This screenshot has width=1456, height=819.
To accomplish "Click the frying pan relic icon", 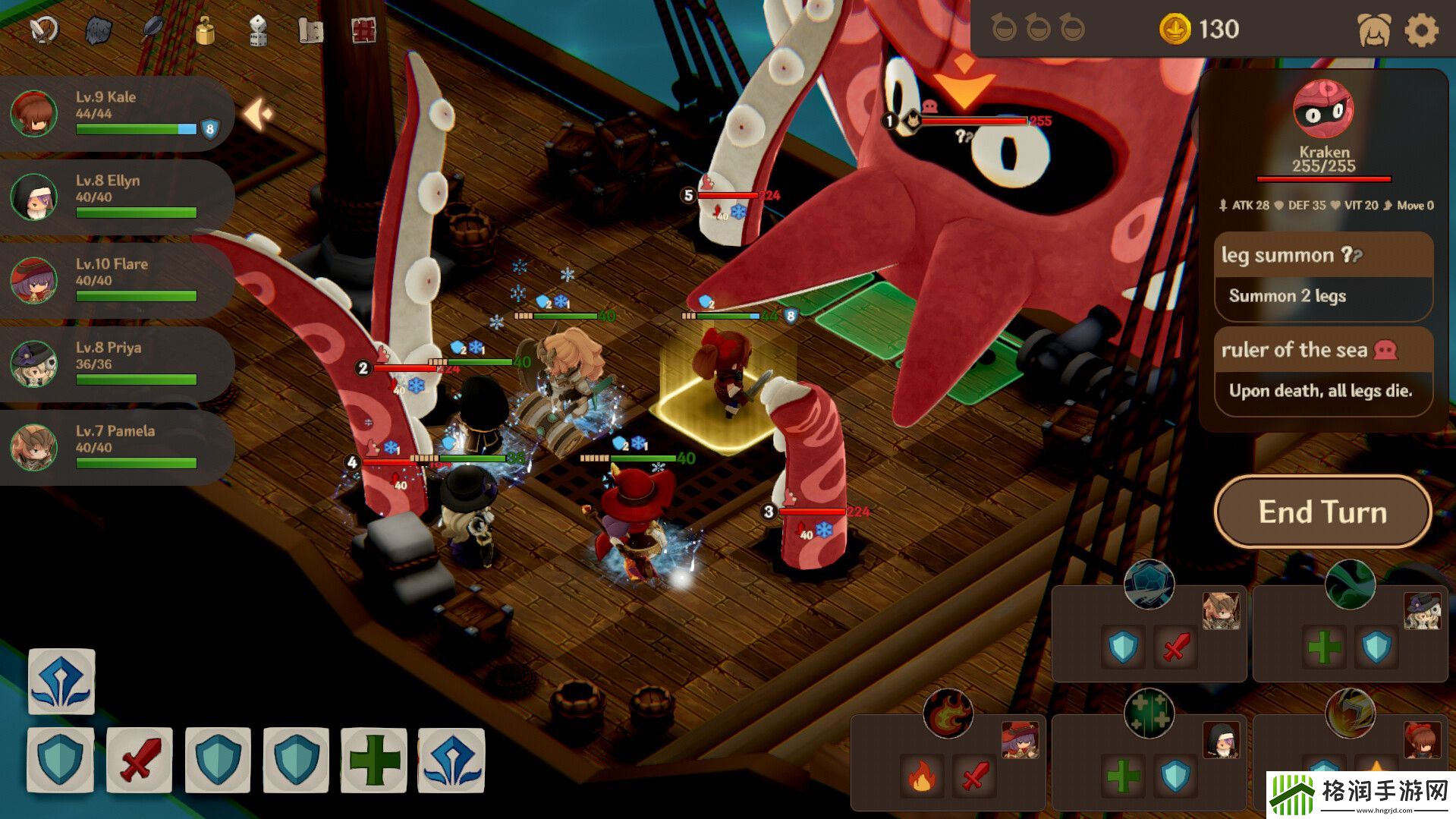I will point(153,29).
